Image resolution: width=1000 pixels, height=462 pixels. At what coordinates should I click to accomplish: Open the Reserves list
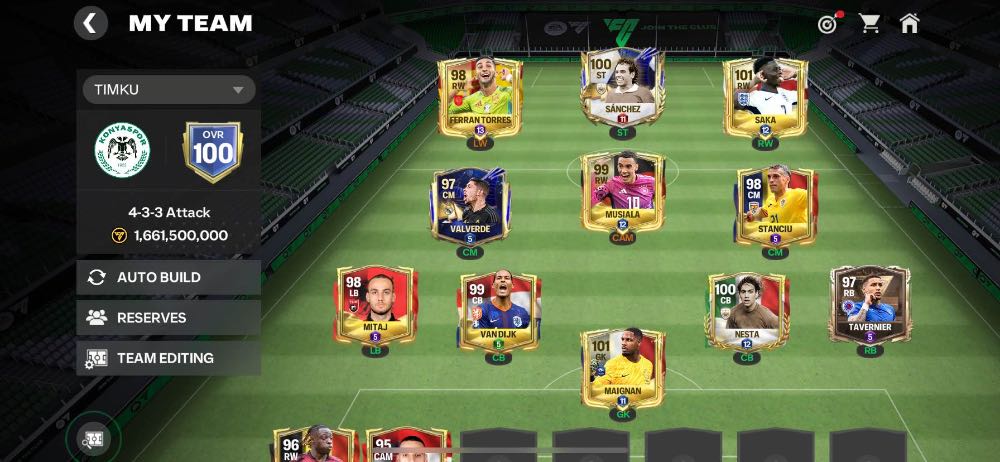click(168, 318)
